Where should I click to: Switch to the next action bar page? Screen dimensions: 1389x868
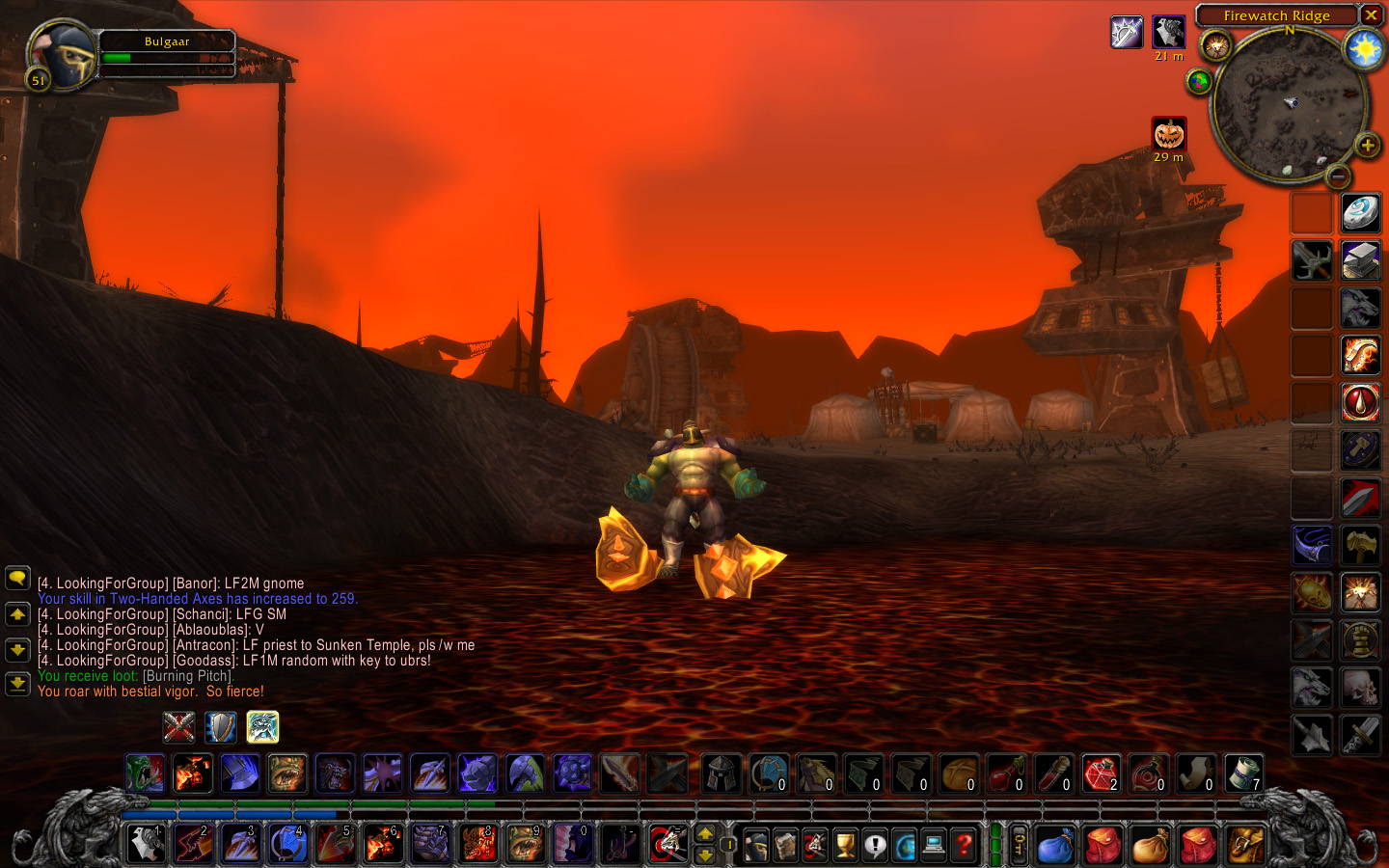(x=705, y=833)
